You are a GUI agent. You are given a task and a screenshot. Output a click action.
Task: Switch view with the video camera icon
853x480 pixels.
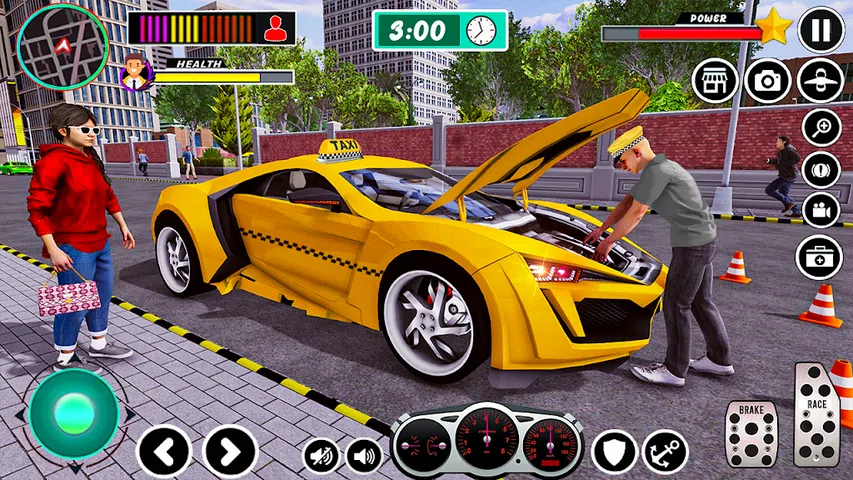click(x=821, y=209)
